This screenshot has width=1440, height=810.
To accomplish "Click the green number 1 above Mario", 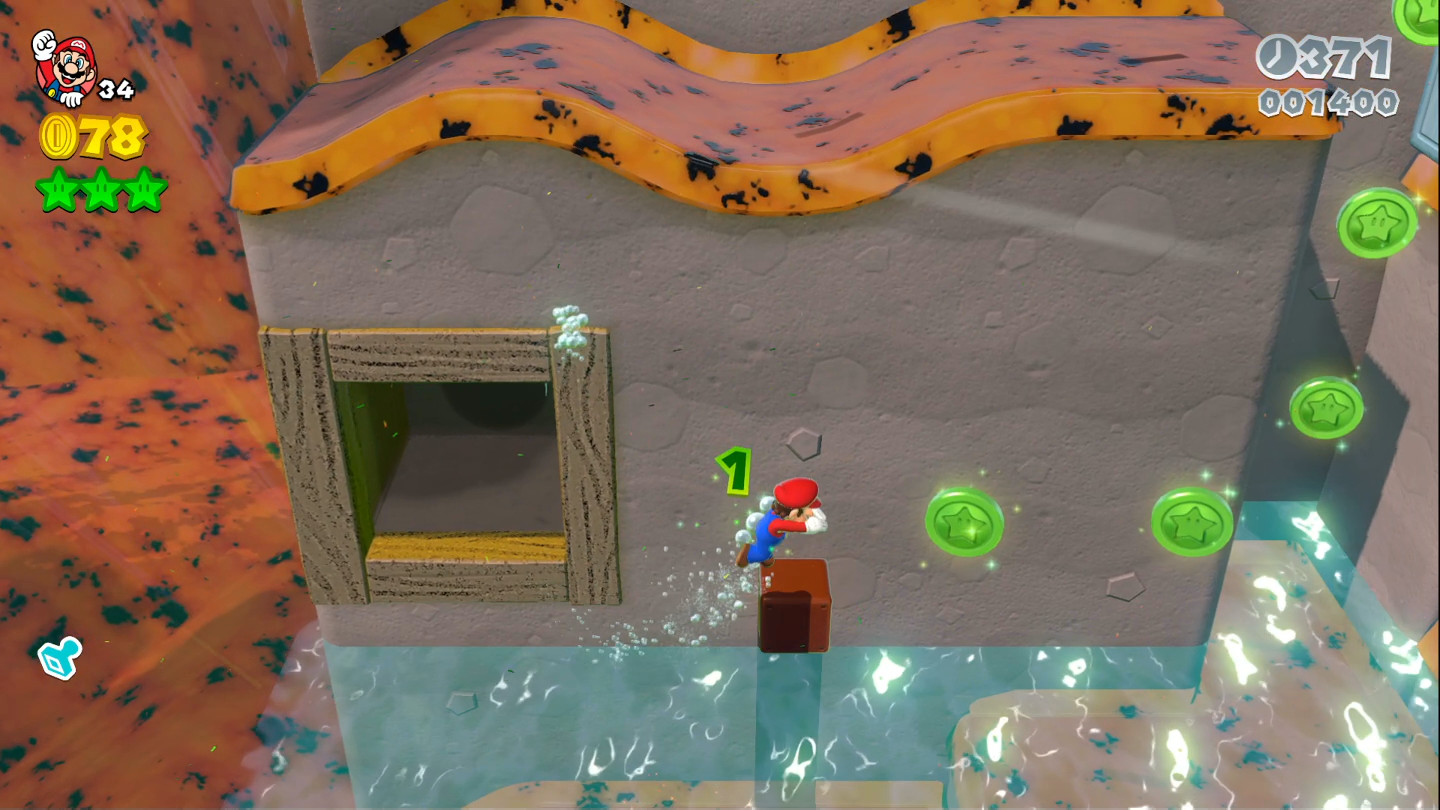I will click(733, 470).
